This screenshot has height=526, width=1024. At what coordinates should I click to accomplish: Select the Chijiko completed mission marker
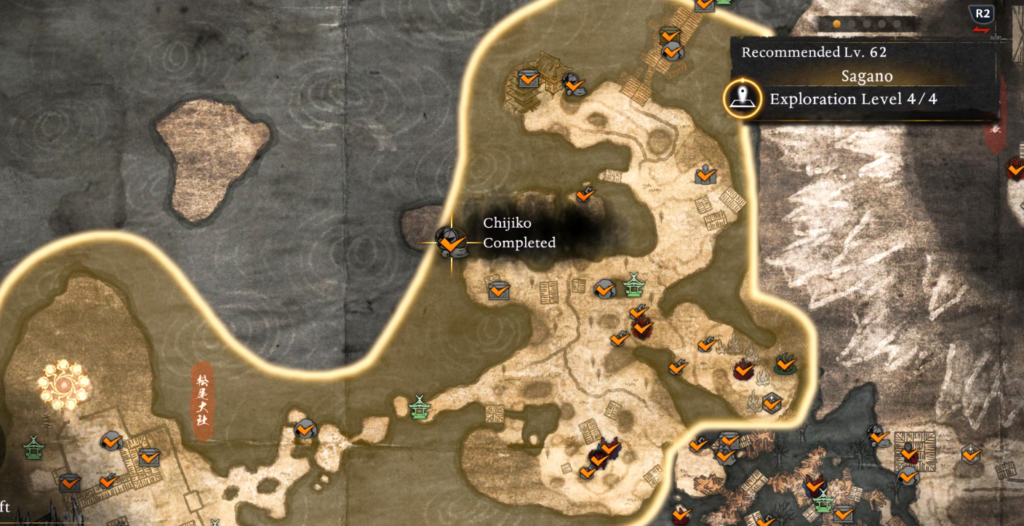451,241
